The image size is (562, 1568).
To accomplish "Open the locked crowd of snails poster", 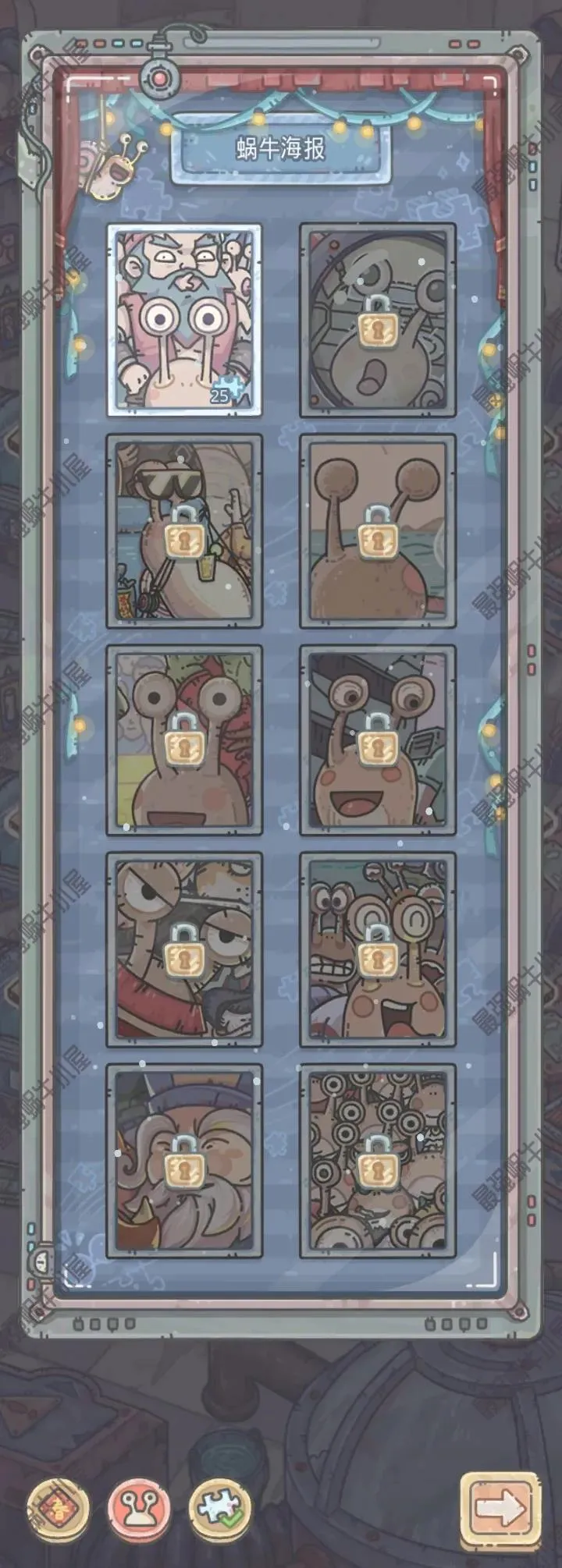I will [x=378, y=1162].
